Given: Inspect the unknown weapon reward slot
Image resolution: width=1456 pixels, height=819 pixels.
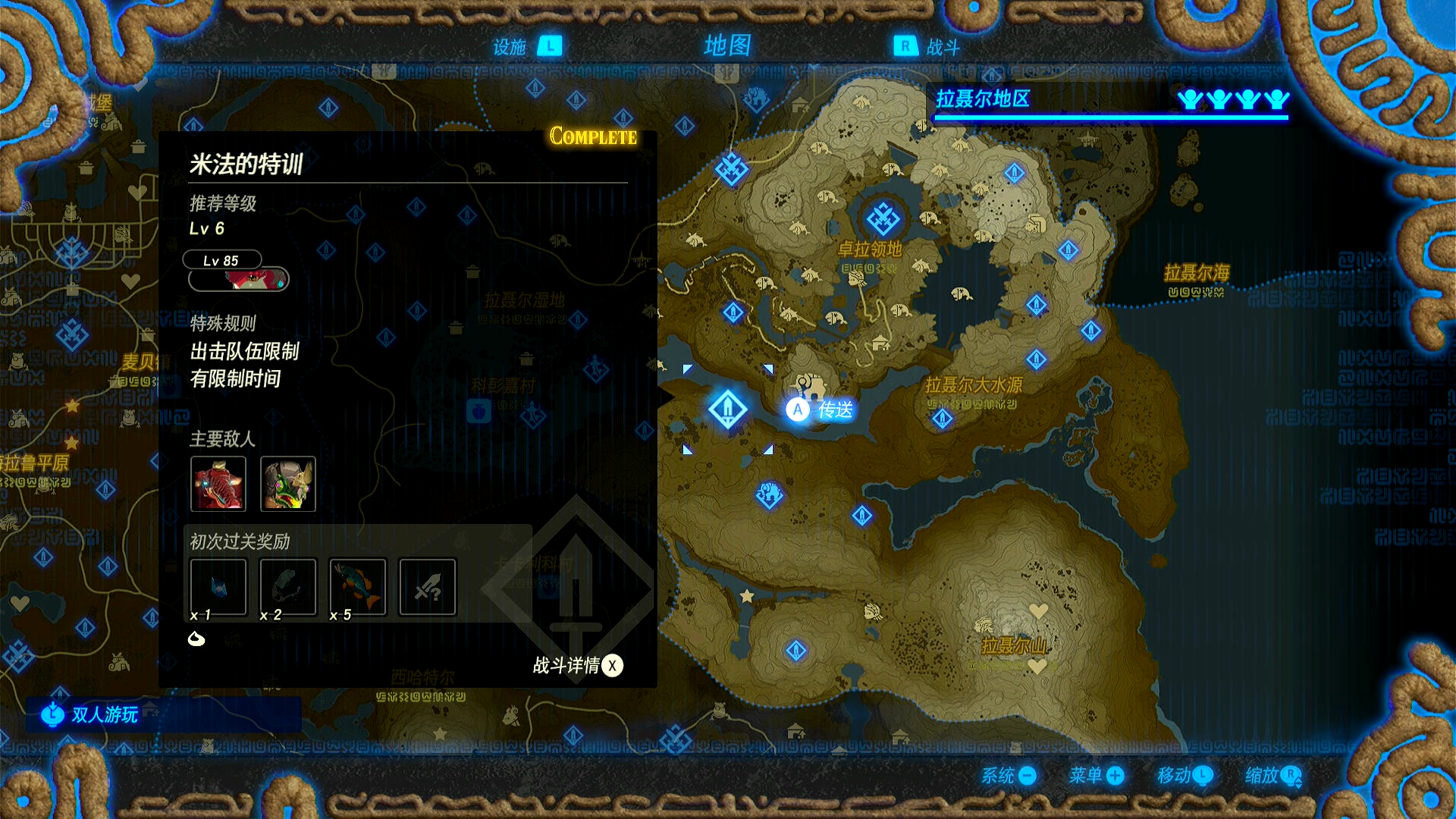Looking at the screenshot, I should [428, 587].
